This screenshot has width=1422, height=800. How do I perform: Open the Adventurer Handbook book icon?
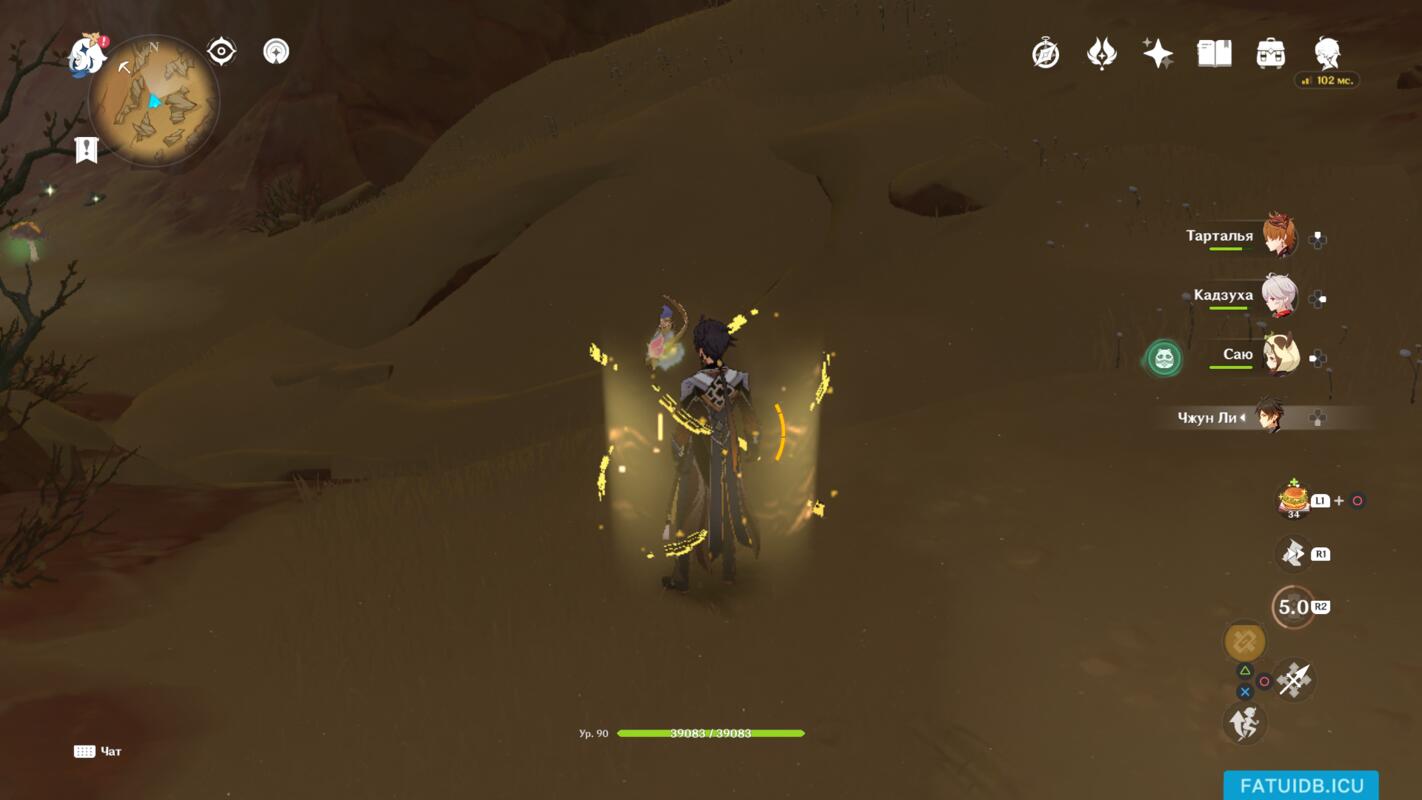[1214, 53]
